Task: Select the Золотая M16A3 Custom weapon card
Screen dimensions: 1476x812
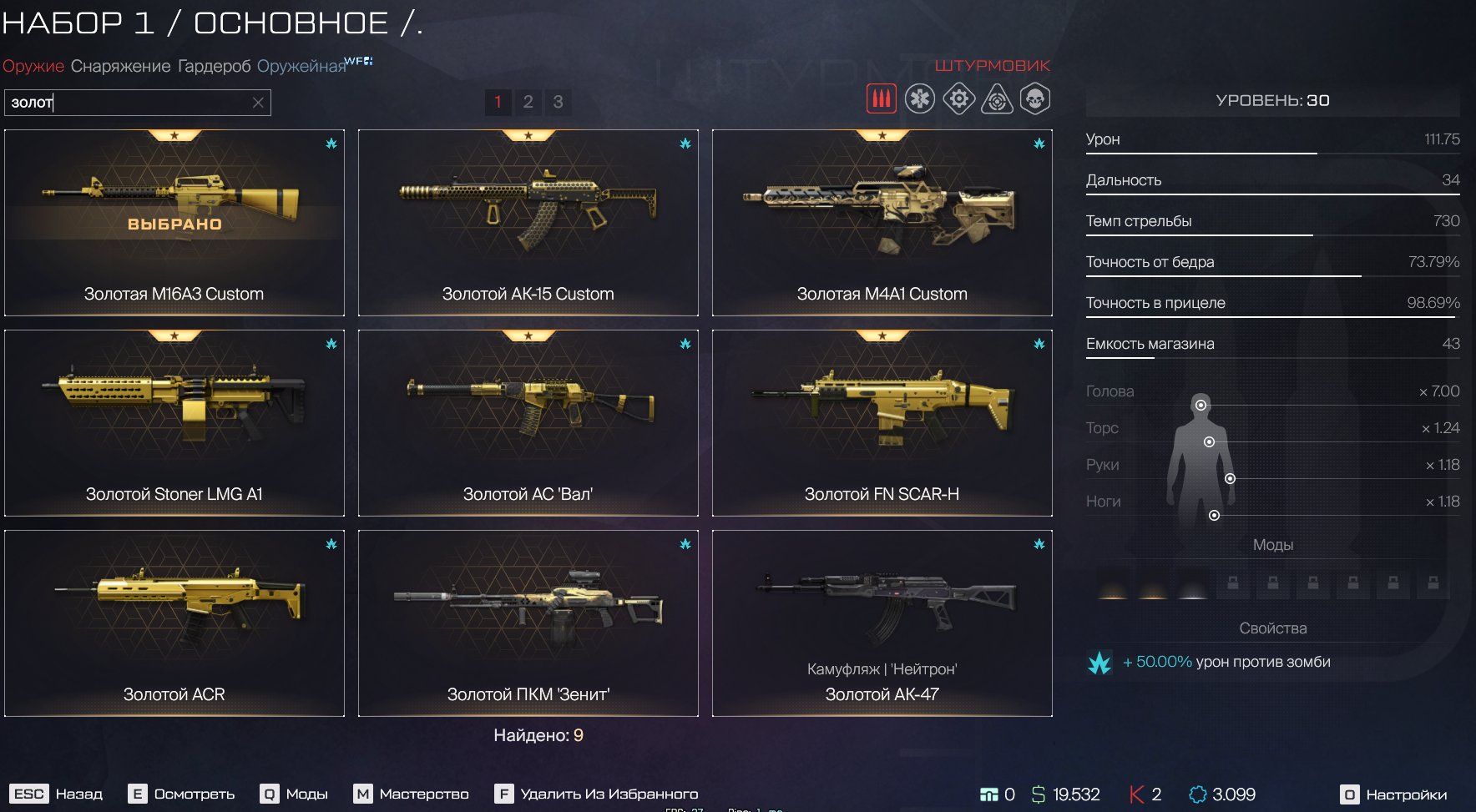Action: pyautogui.click(x=174, y=222)
